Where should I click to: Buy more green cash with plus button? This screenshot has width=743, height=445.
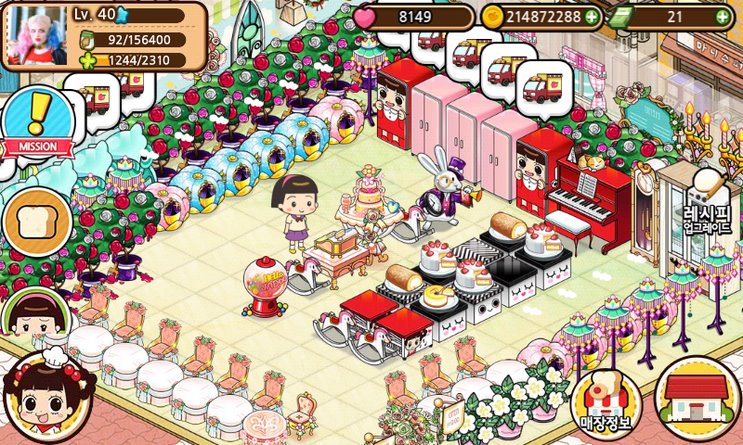pyautogui.click(x=722, y=17)
